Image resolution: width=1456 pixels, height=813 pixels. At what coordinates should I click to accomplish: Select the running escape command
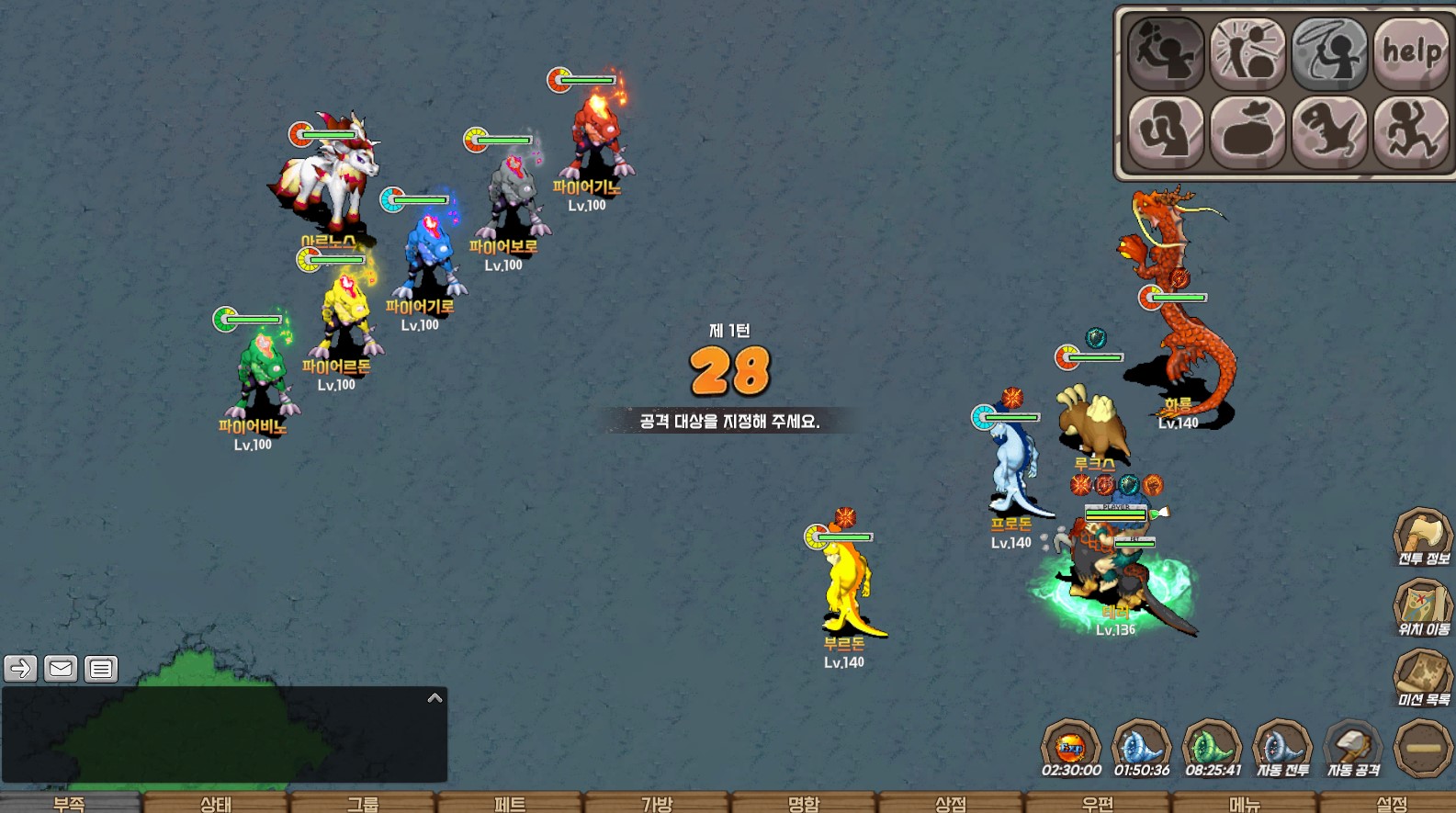1411,131
